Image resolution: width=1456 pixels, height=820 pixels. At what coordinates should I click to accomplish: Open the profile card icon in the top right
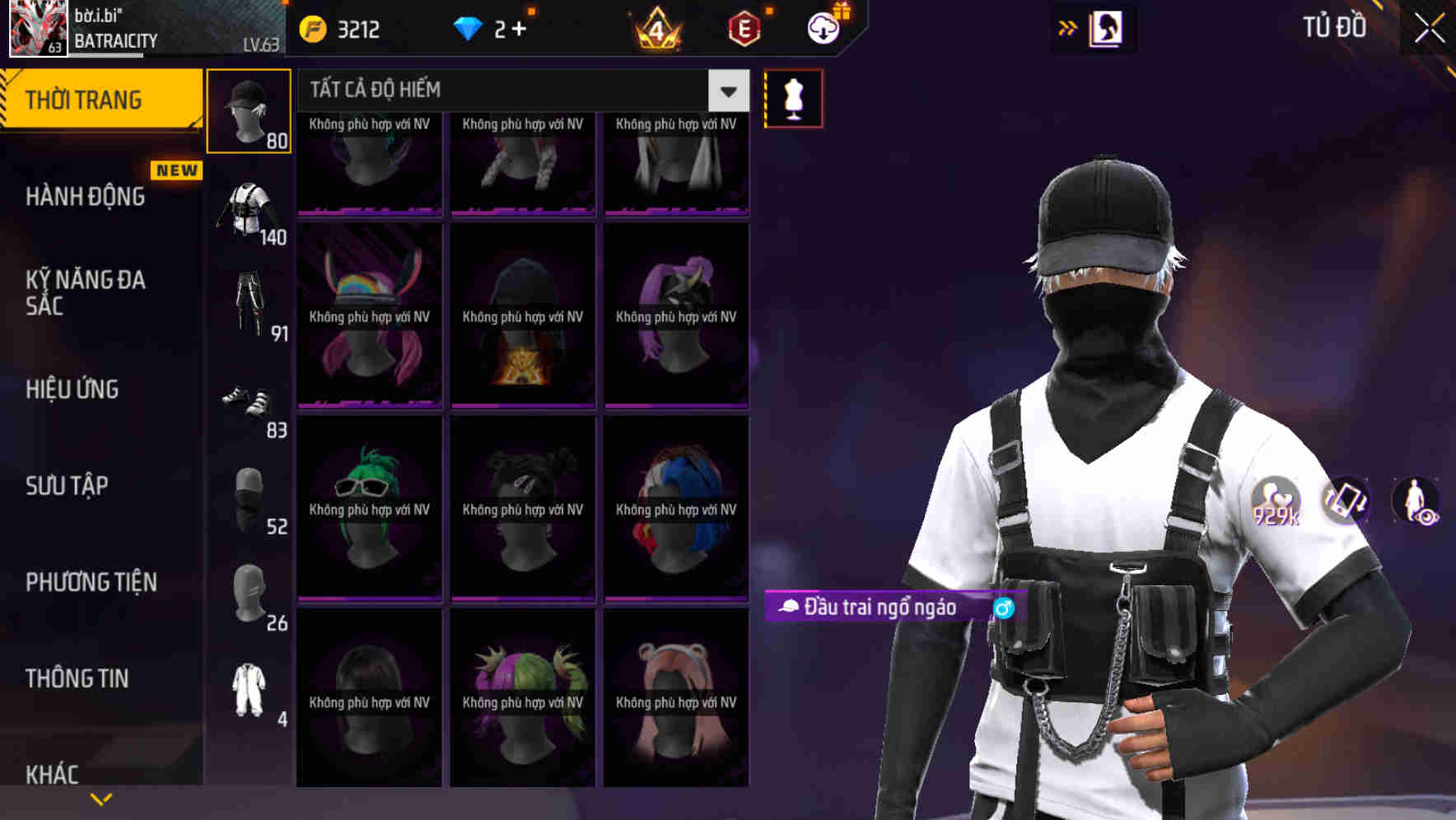pyautogui.click(x=1108, y=26)
